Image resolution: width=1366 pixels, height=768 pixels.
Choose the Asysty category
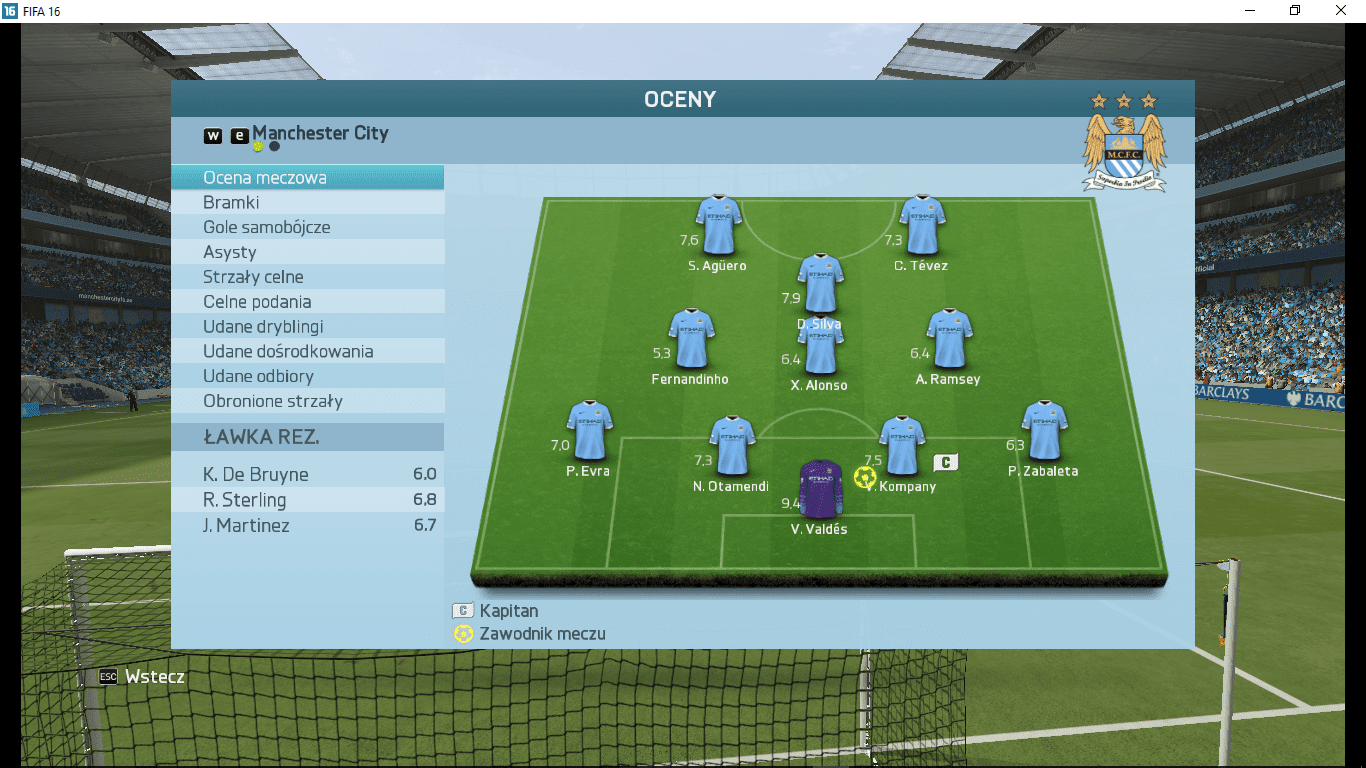(x=307, y=253)
